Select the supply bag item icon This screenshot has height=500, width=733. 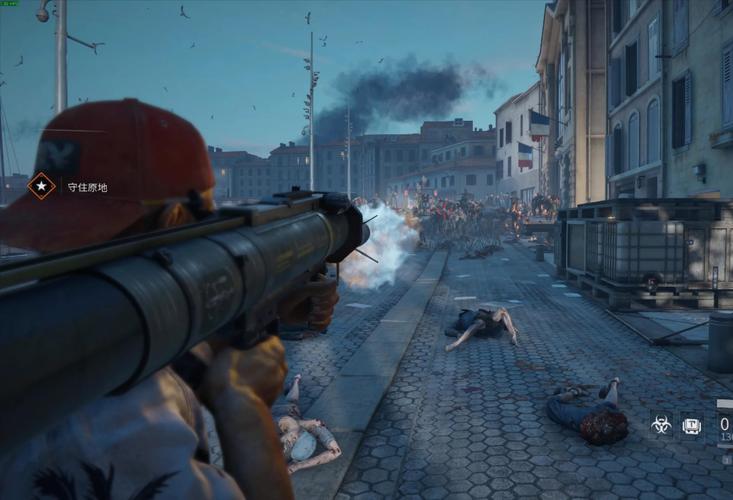tap(692, 425)
